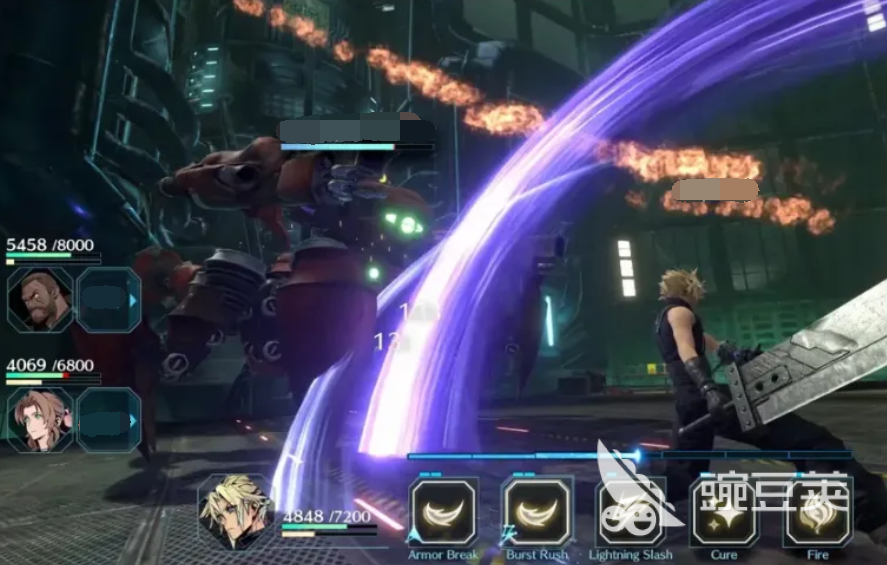The image size is (887, 565).
Task: Use the Burst Rush skill
Action: click(x=537, y=512)
